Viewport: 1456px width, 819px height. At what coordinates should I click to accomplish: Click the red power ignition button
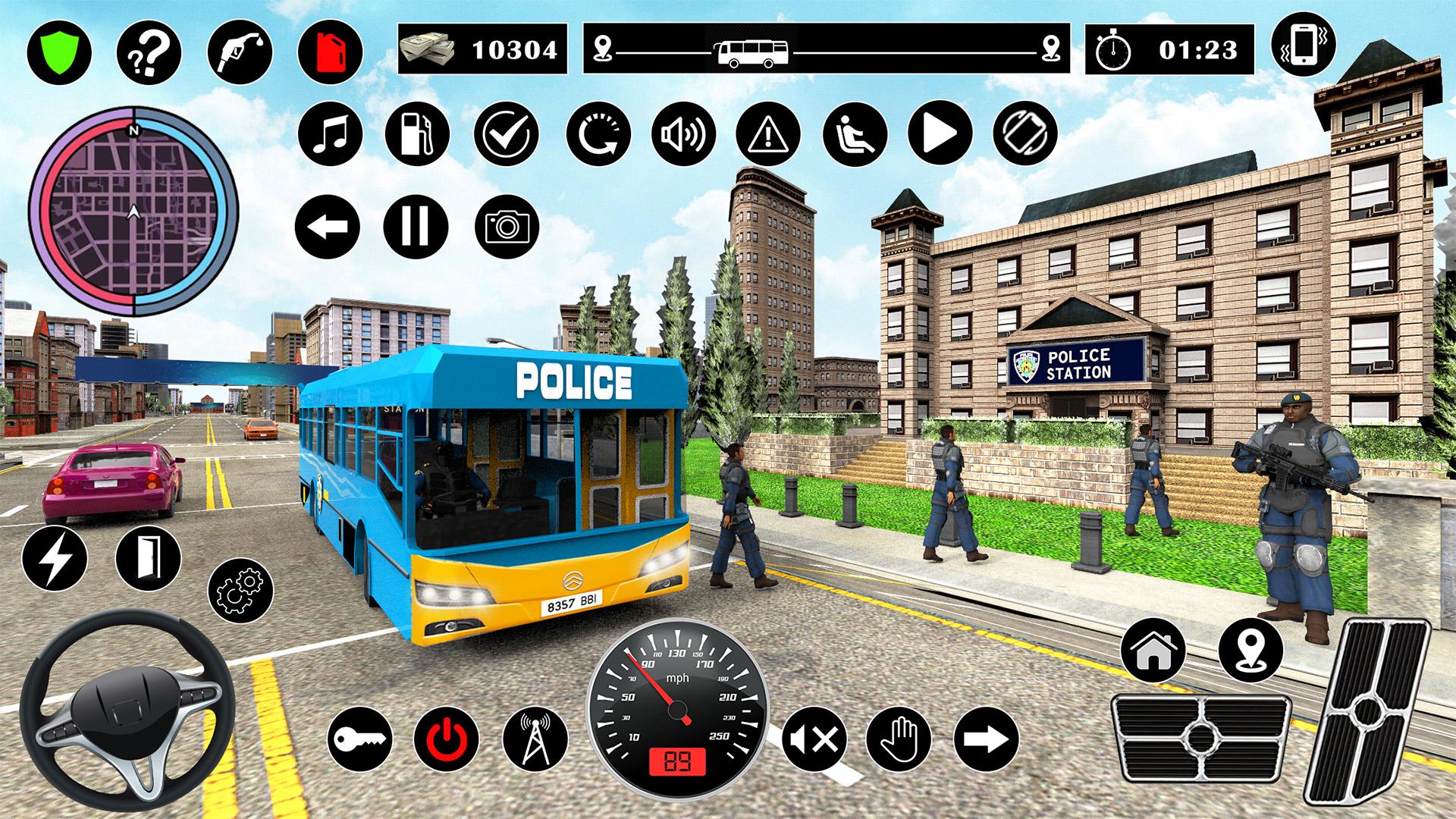[447, 739]
